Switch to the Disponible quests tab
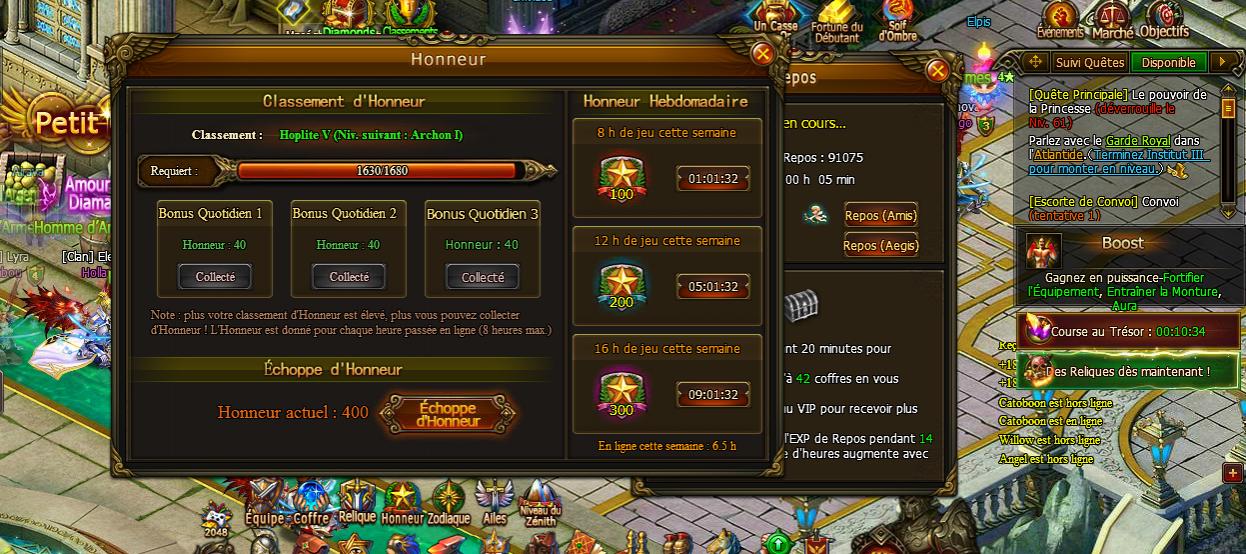1246x554 pixels. coord(1169,62)
